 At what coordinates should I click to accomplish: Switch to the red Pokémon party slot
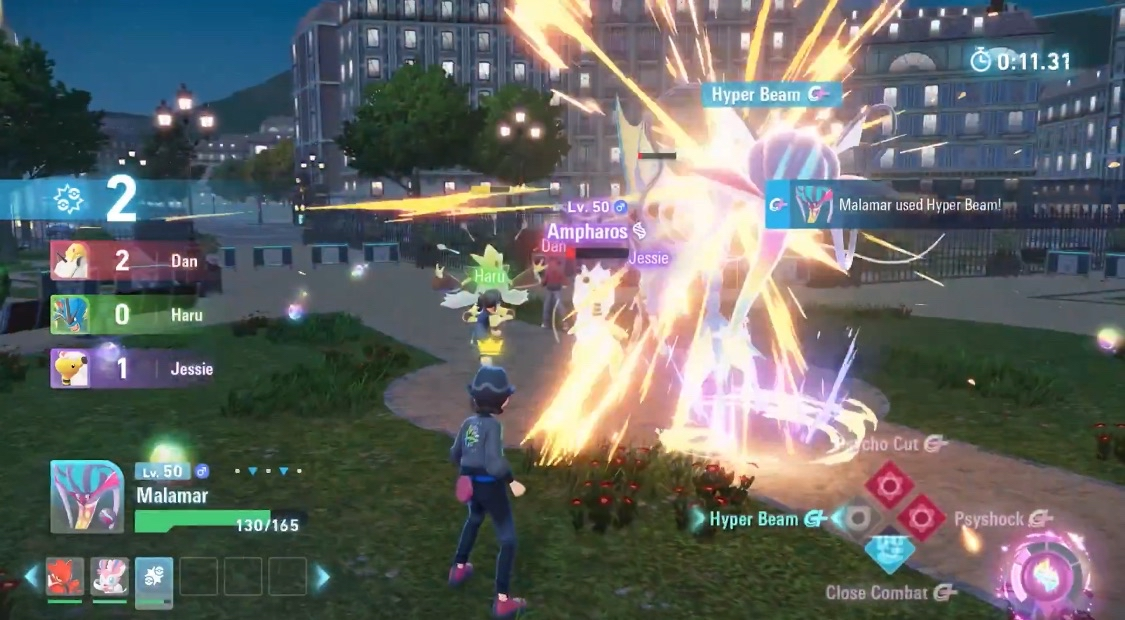tap(65, 577)
